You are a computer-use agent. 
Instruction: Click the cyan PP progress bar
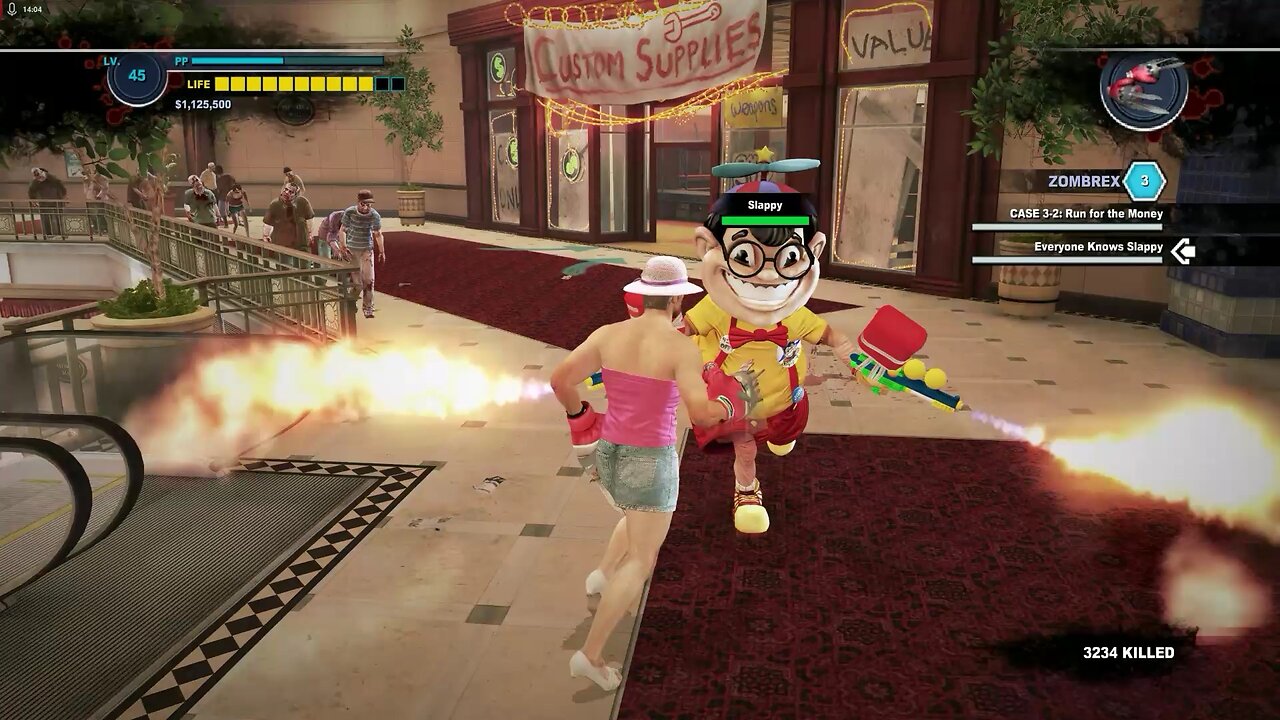click(240, 59)
